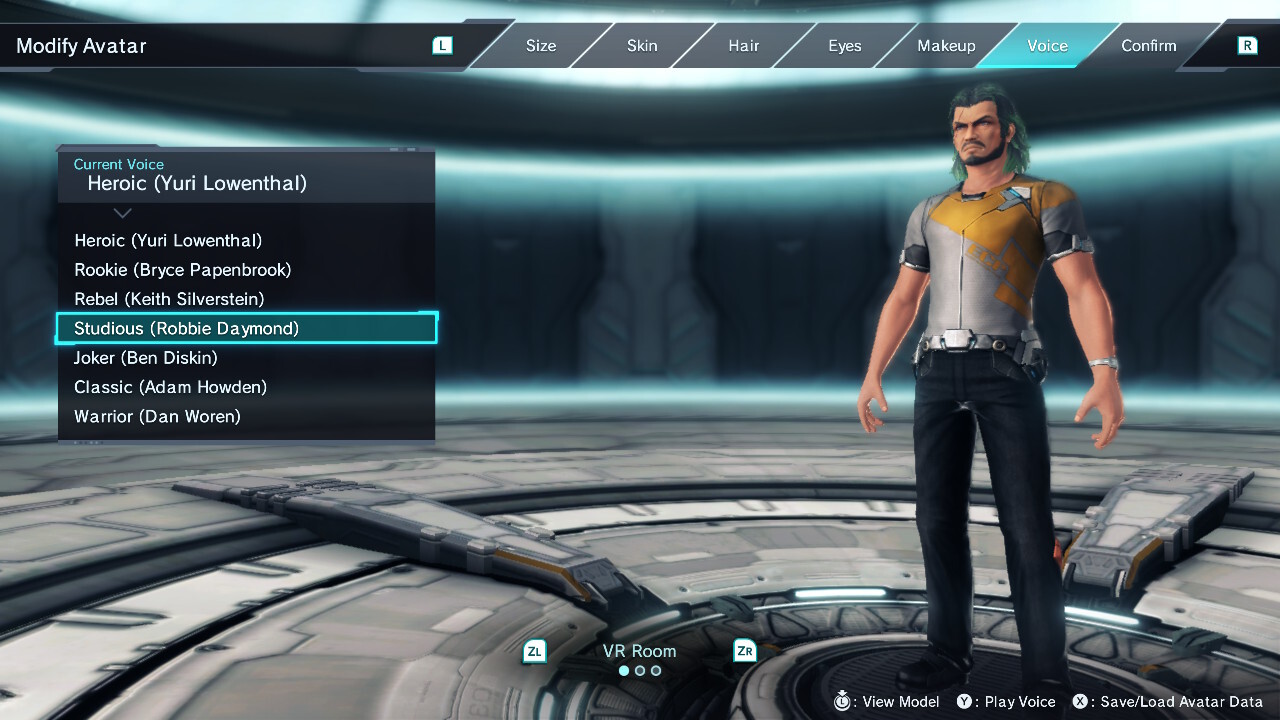Pick Classic (Adam Howden) voice
The image size is (1280, 720).
pyautogui.click(x=170, y=387)
